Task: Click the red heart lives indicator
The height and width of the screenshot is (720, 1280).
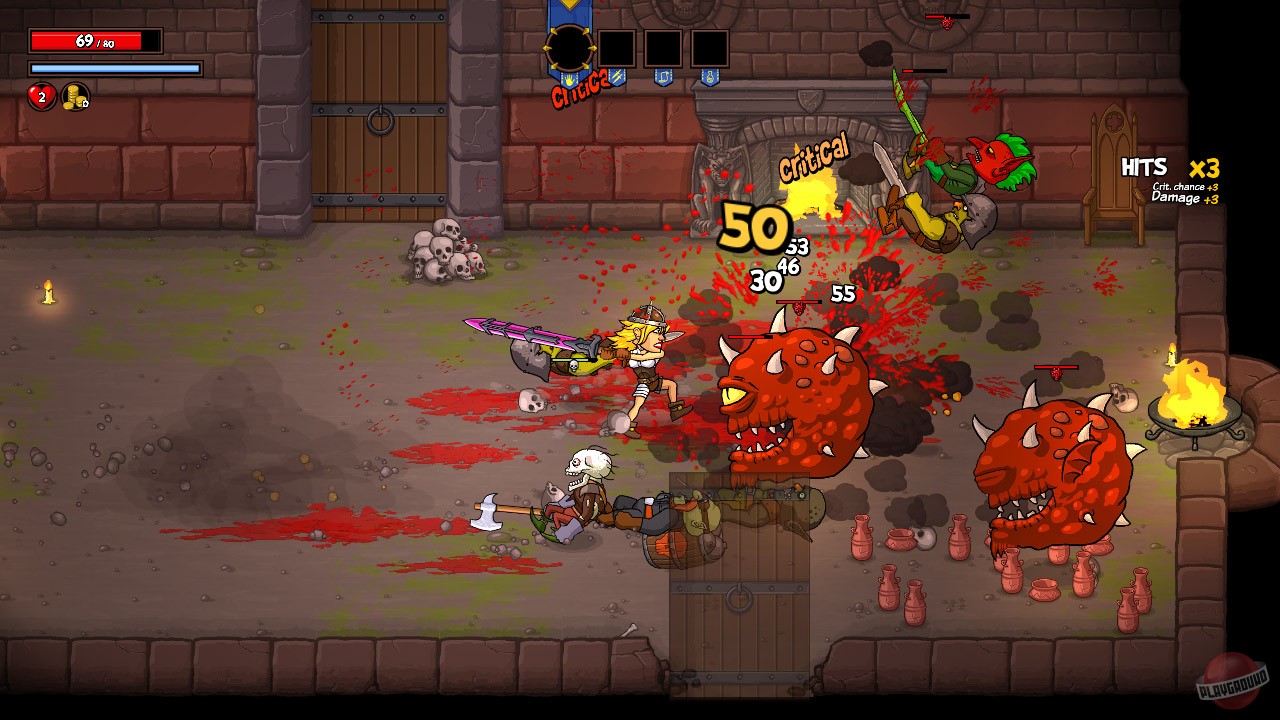Action: pos(42,97)
